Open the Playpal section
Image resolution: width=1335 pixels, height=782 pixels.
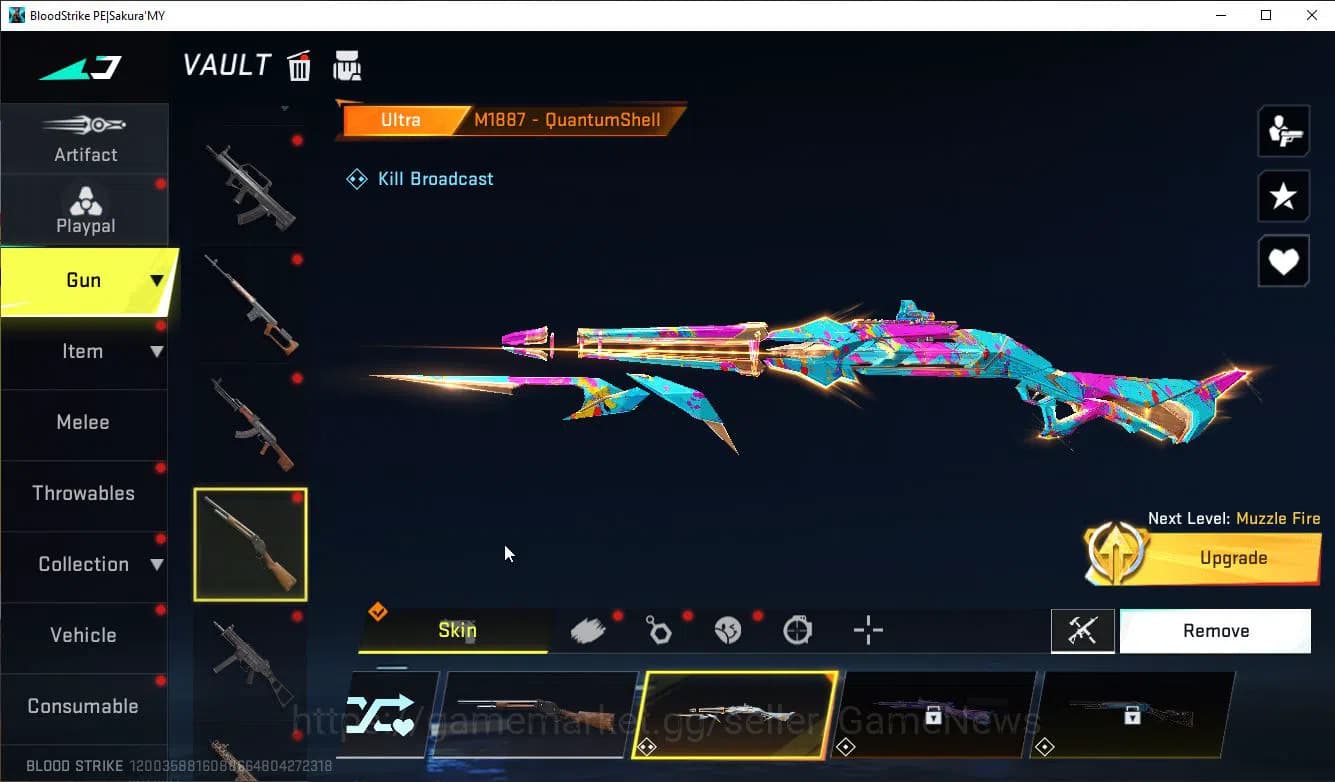85,209
